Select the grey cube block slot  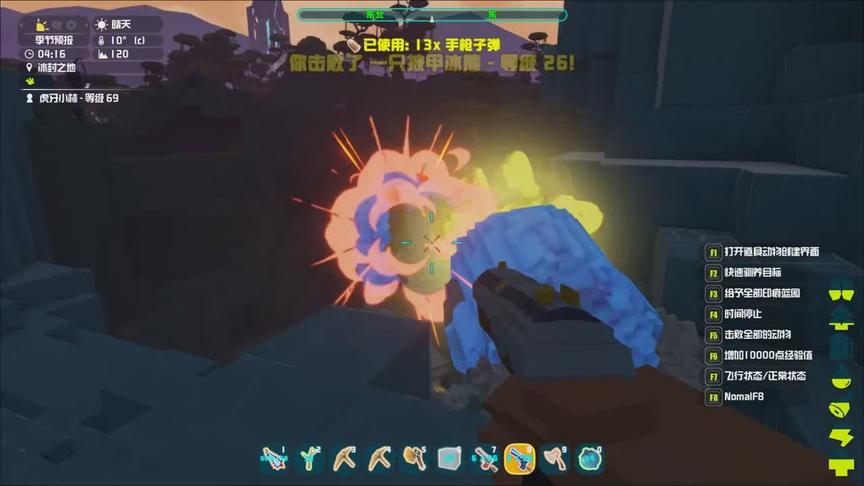click(x=449, y=459)
